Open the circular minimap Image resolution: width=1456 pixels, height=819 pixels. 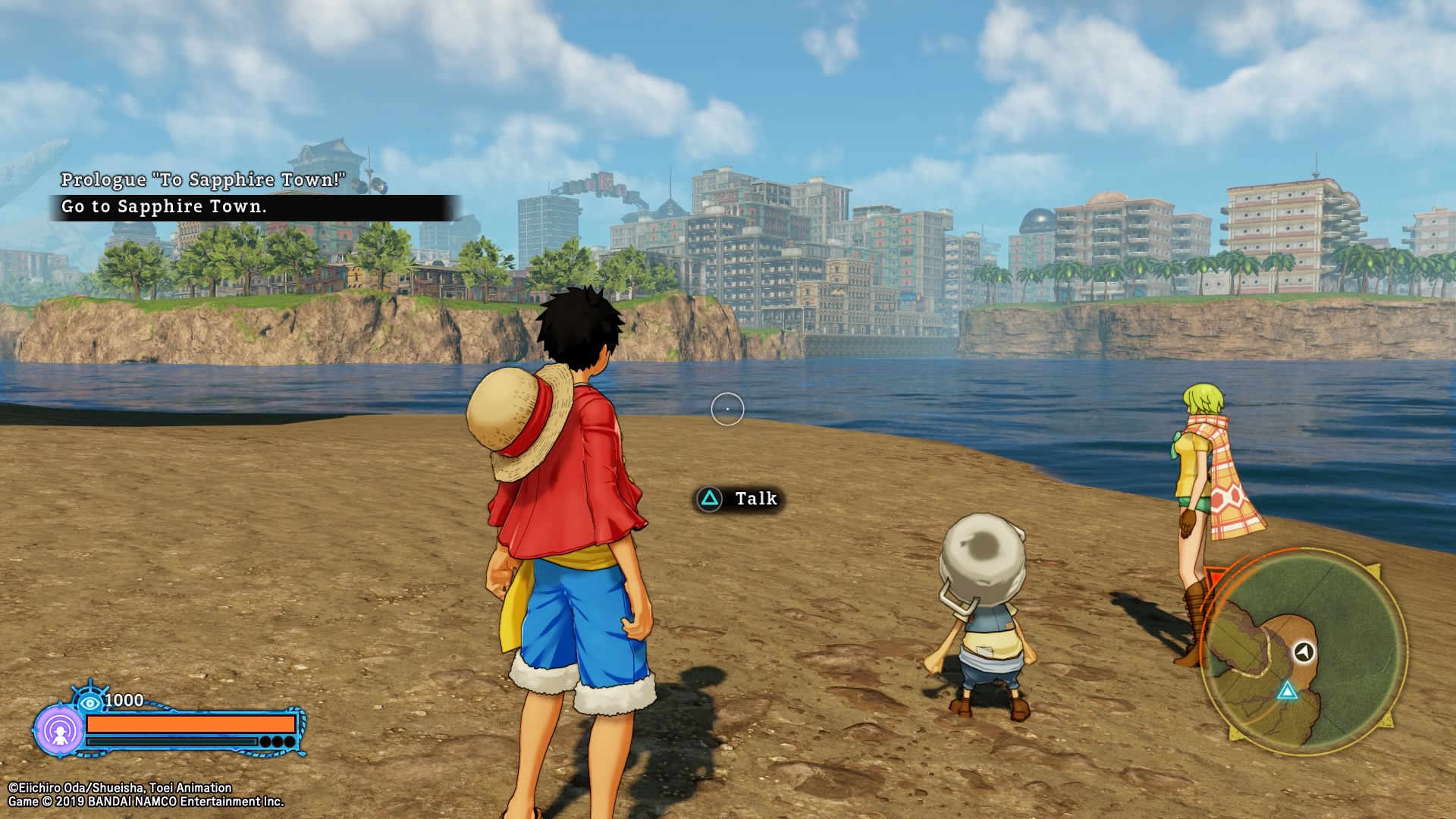[x=1304, y=652]
